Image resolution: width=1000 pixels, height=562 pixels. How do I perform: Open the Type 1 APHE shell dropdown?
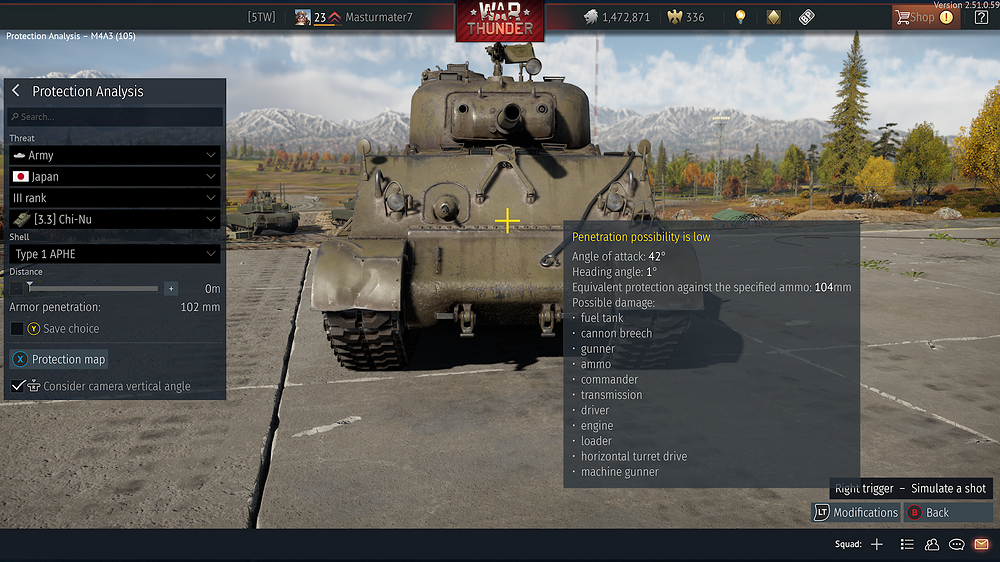115,254
